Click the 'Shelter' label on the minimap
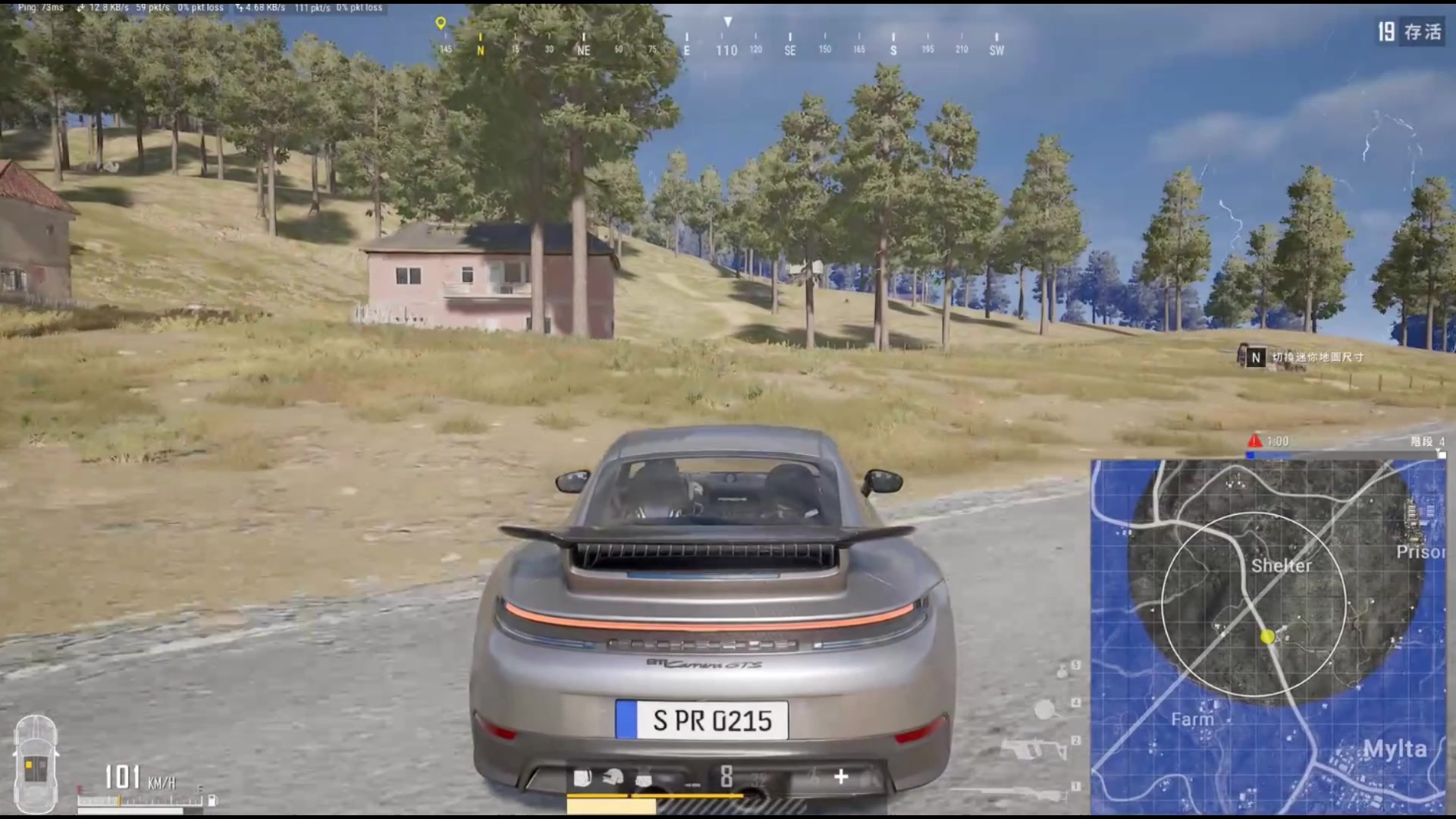The height and width of the screenshot is (819, 1456). click(1279, 565)
